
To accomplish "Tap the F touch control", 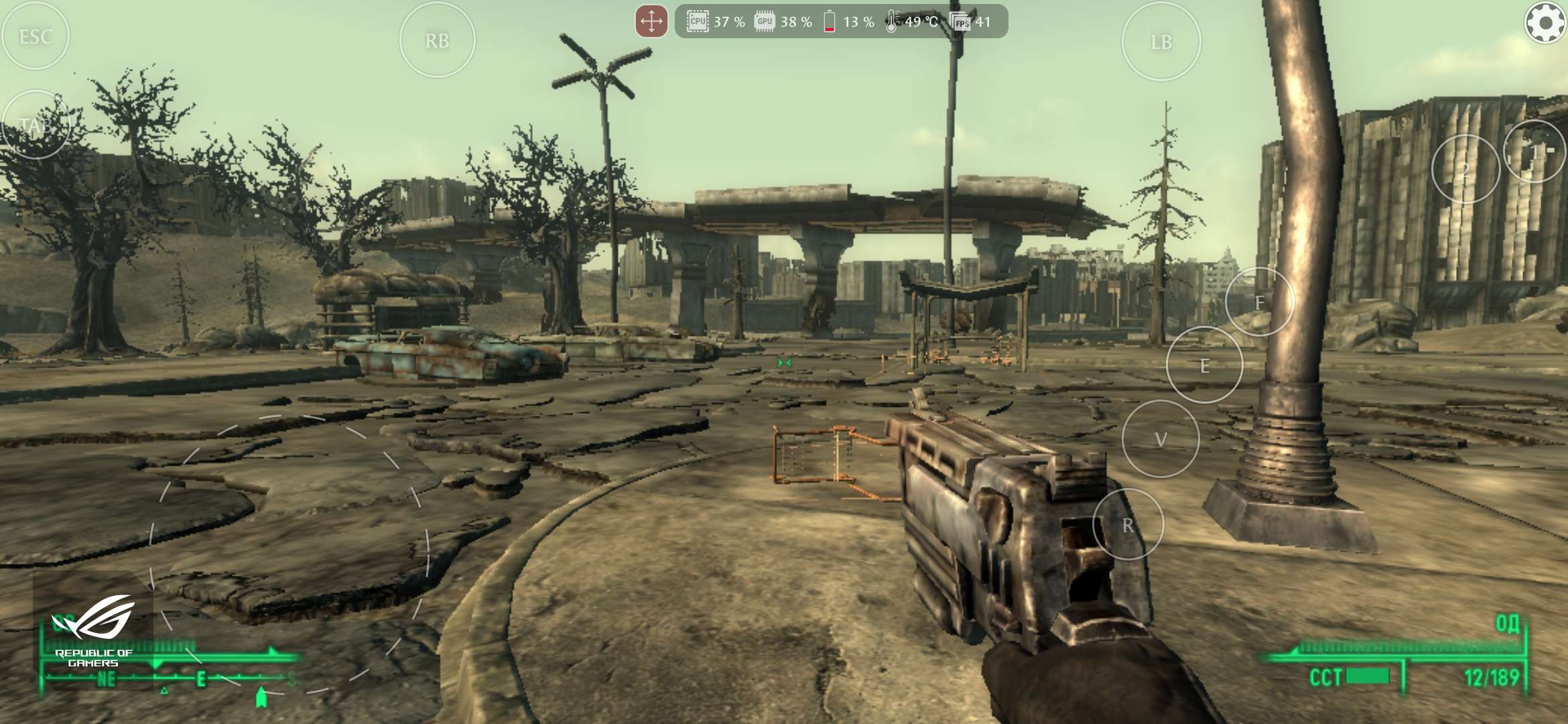I will pyautogui.click(x=1259, y=302).
